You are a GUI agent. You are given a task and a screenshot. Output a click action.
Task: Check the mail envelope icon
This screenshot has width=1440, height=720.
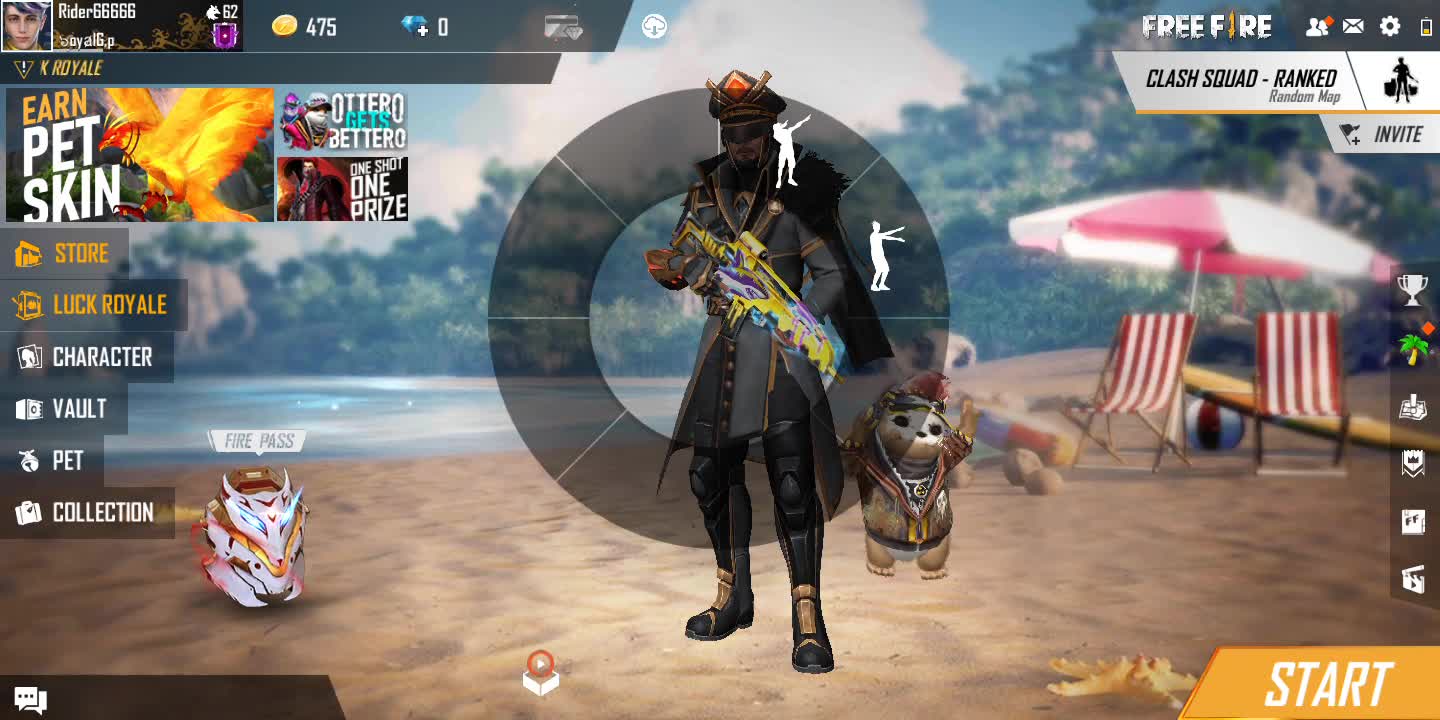(x=1353, y=27)
